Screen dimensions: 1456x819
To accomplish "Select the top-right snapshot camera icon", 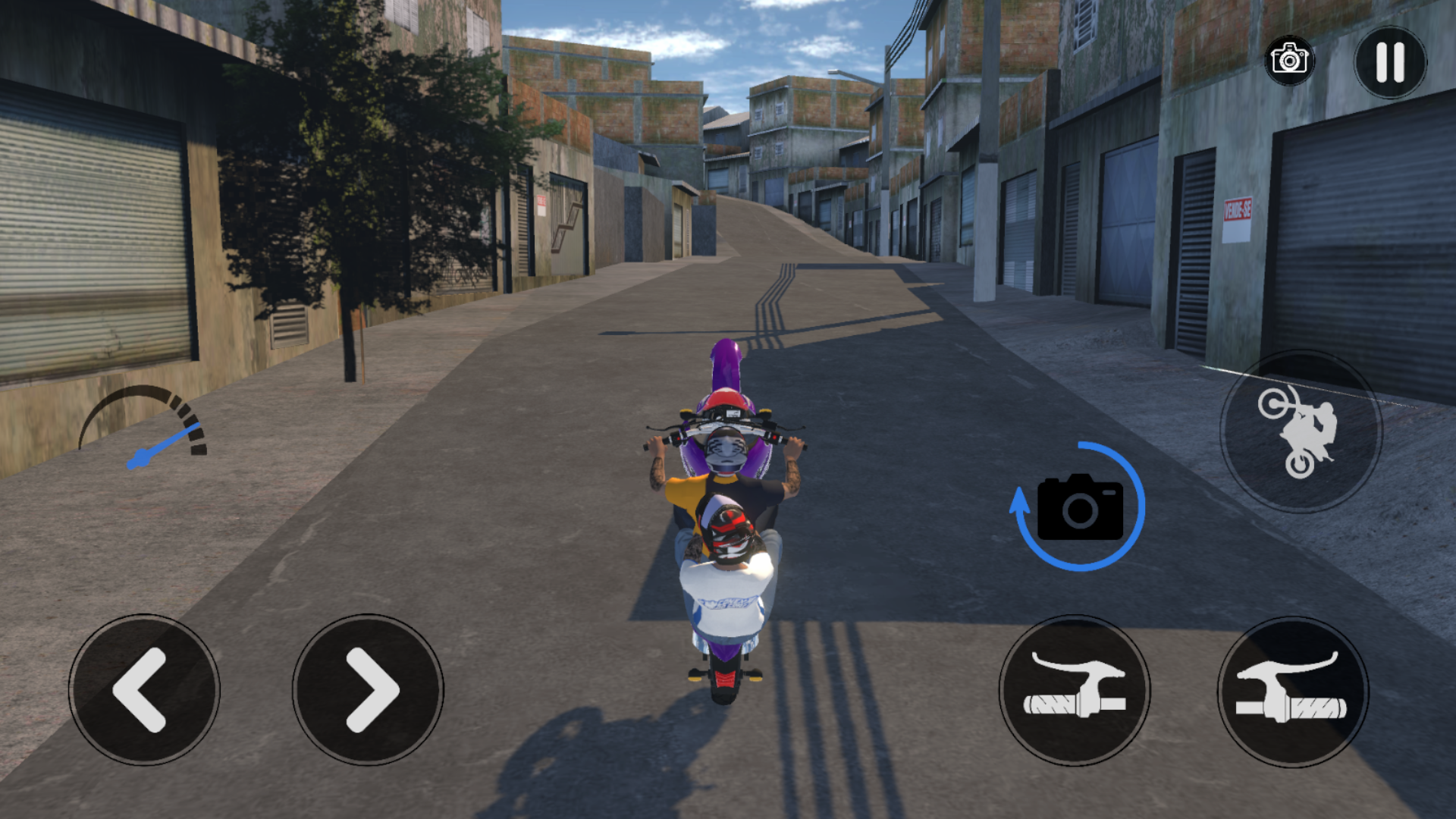I will 1289,61.
